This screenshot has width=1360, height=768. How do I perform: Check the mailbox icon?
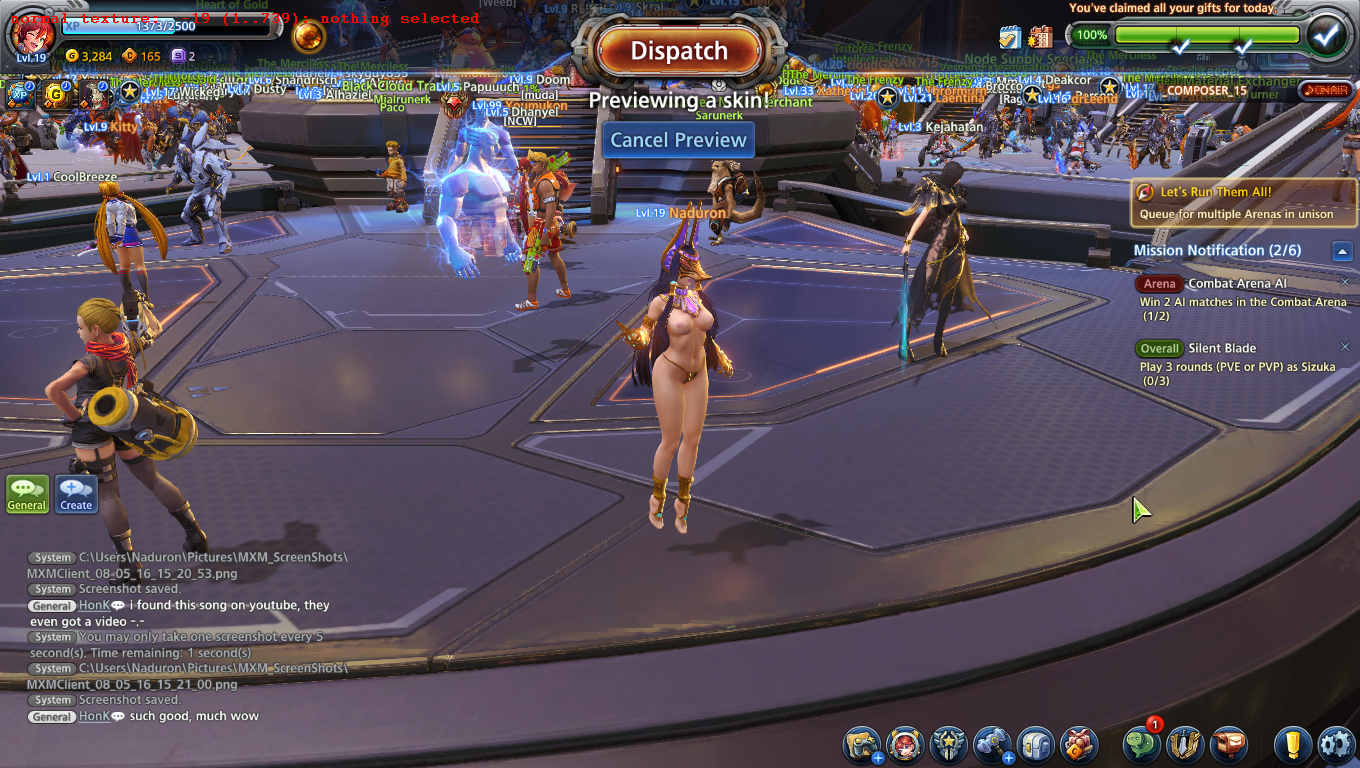[x=1229, y=745]
